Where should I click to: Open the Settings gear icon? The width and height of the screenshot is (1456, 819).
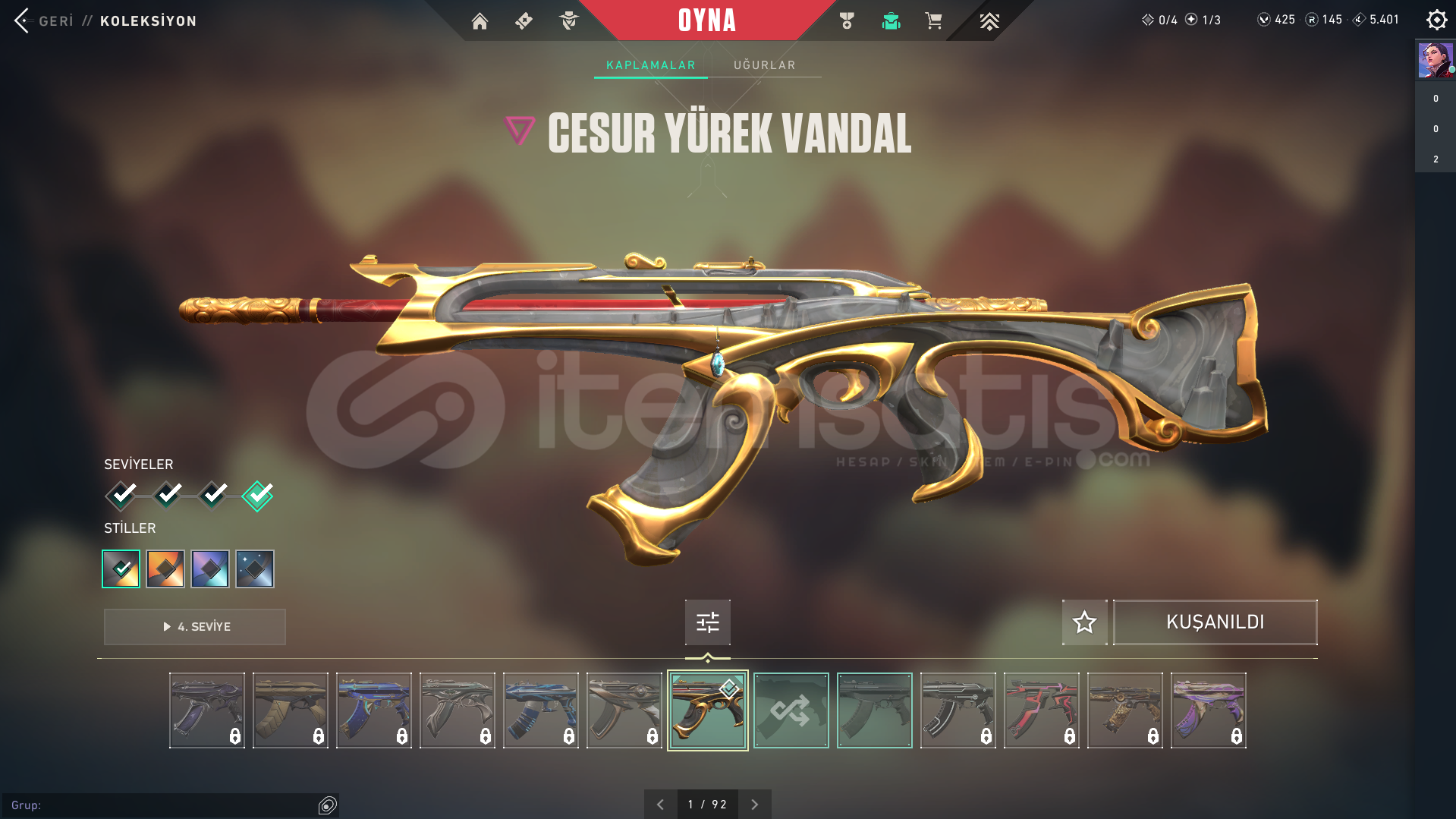point(1436,20)
